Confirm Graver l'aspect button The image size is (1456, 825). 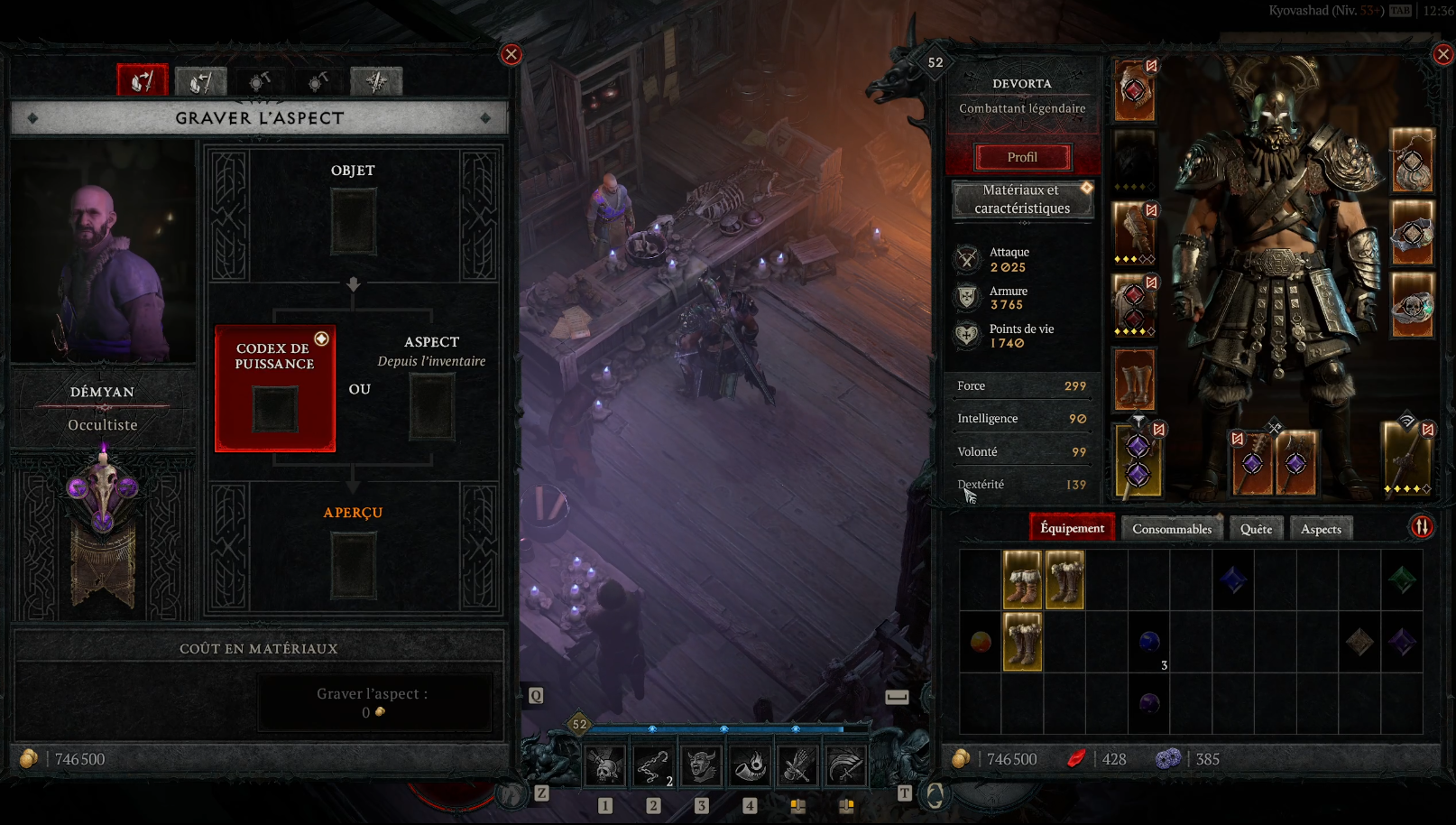[373, 702]
